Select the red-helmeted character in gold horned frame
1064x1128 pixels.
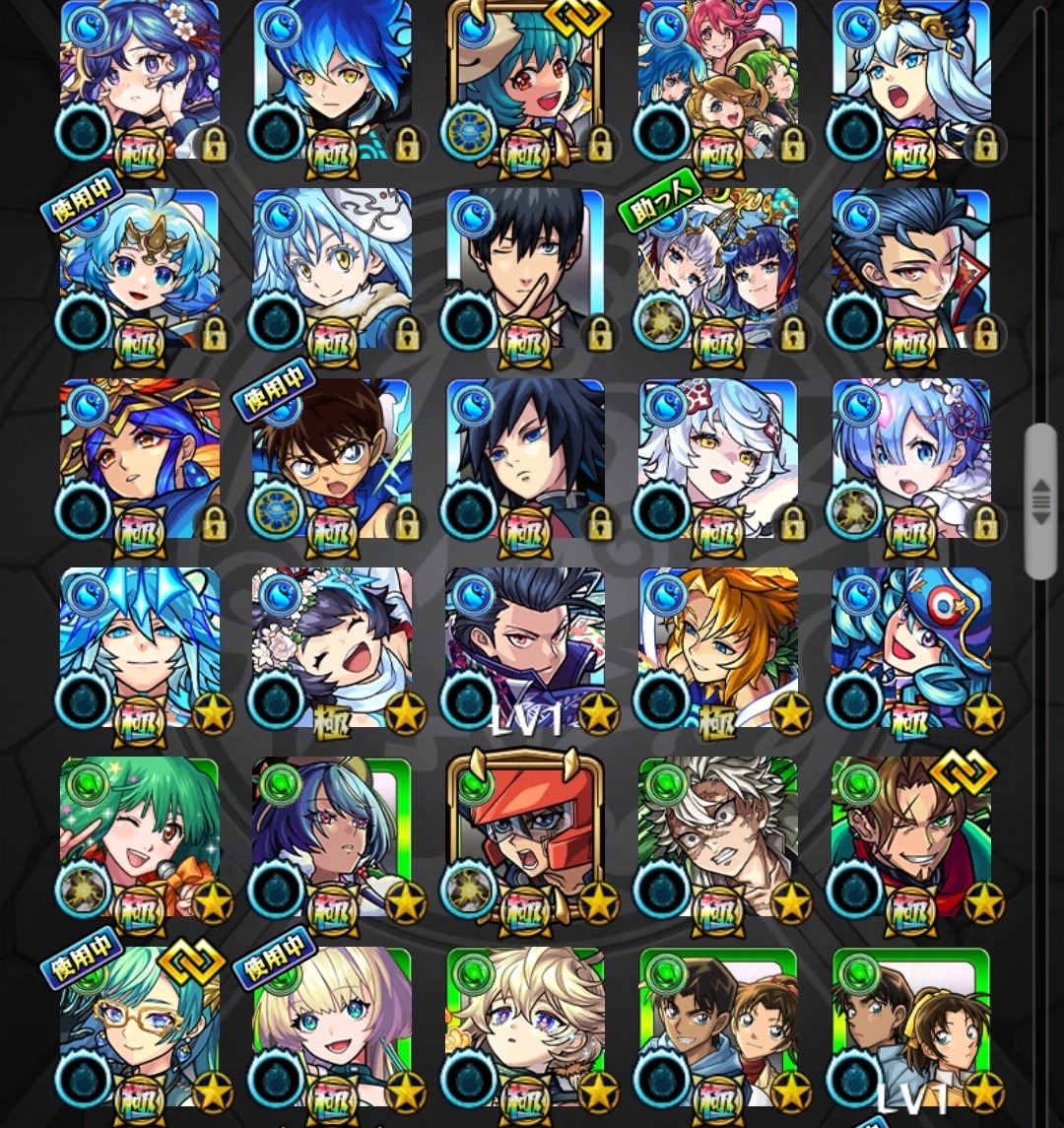click(x=525, y=838)
